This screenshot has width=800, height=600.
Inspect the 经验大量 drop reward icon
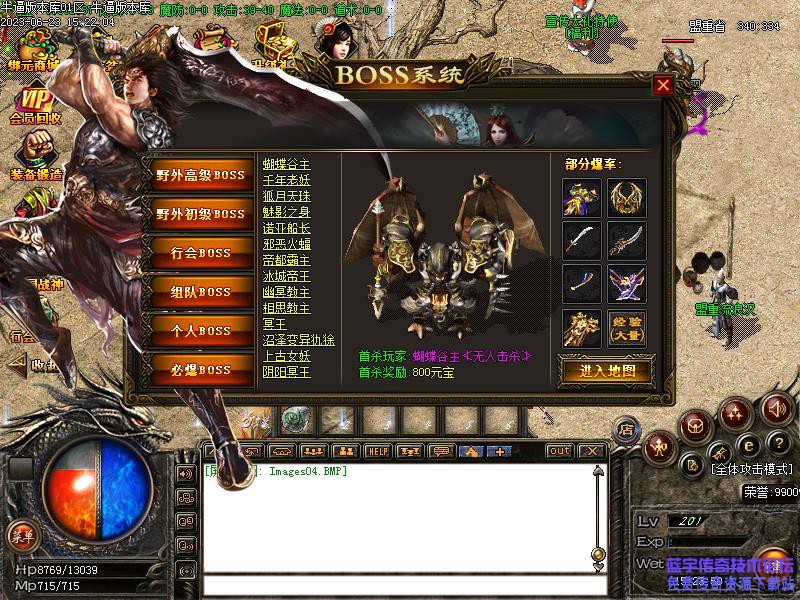[x=626, y=328]
